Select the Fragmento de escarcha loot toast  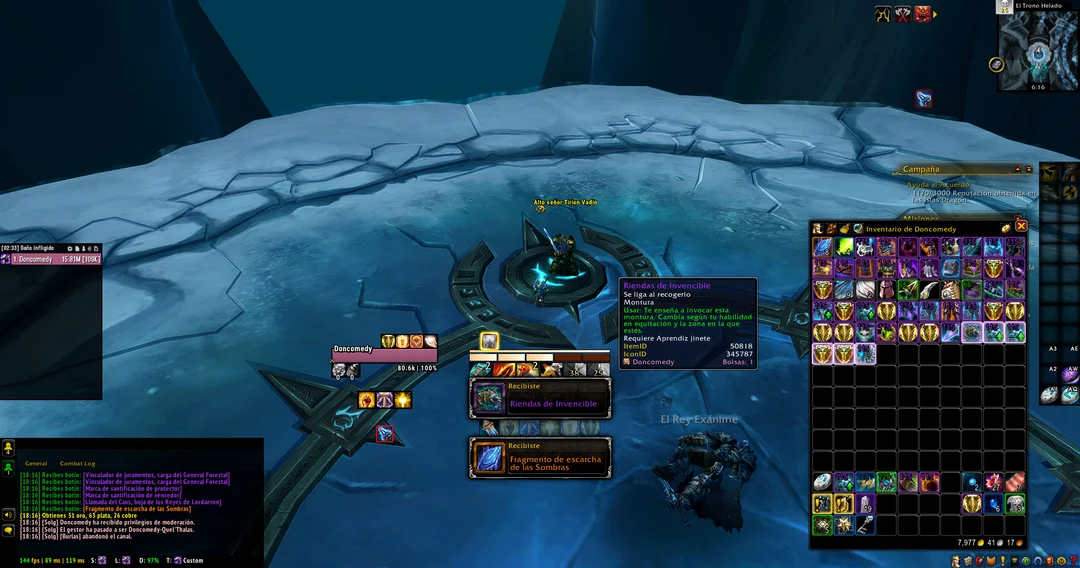(540, 457)
